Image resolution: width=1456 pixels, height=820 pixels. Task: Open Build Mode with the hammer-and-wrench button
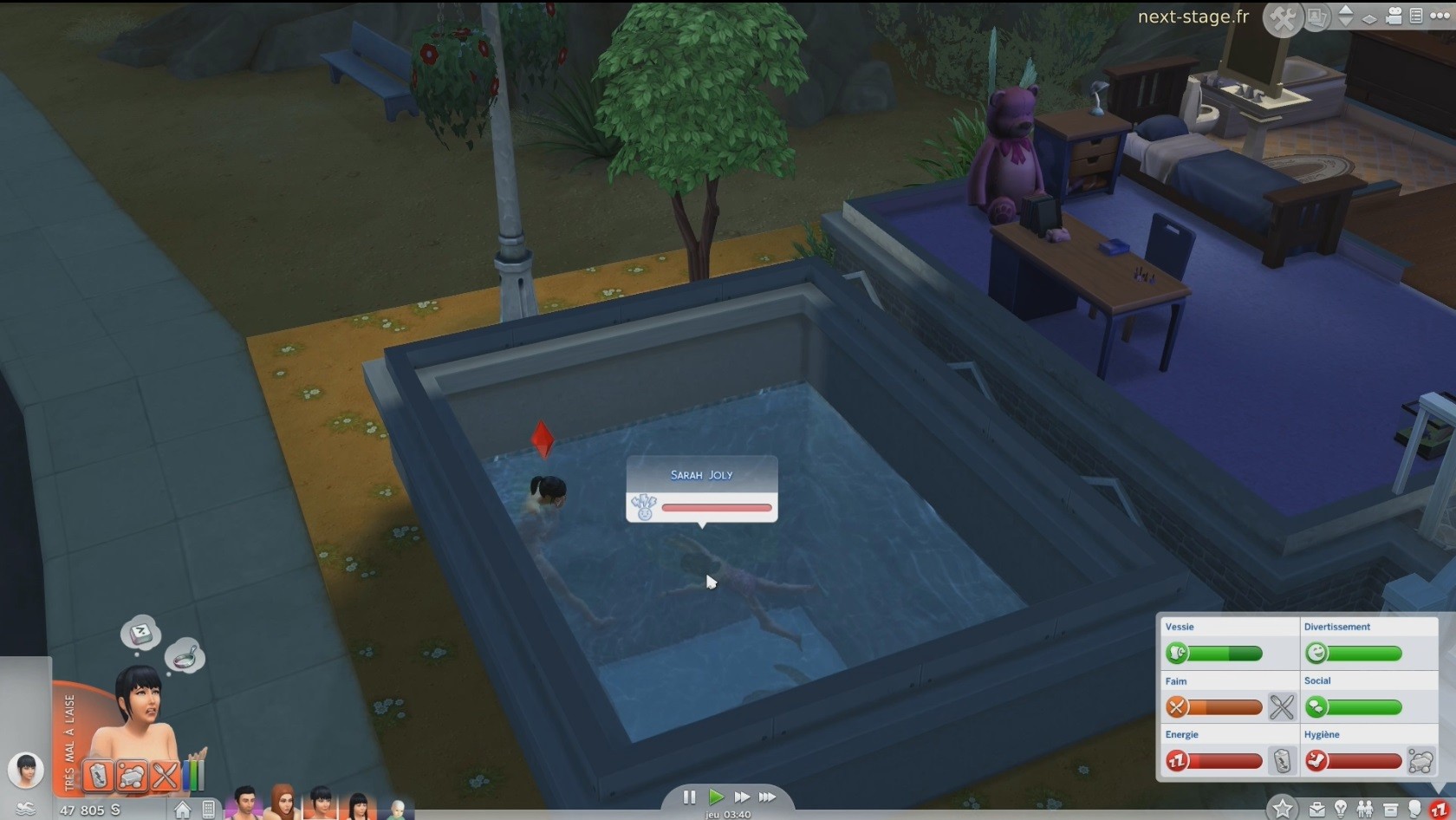pos(1283,18)
